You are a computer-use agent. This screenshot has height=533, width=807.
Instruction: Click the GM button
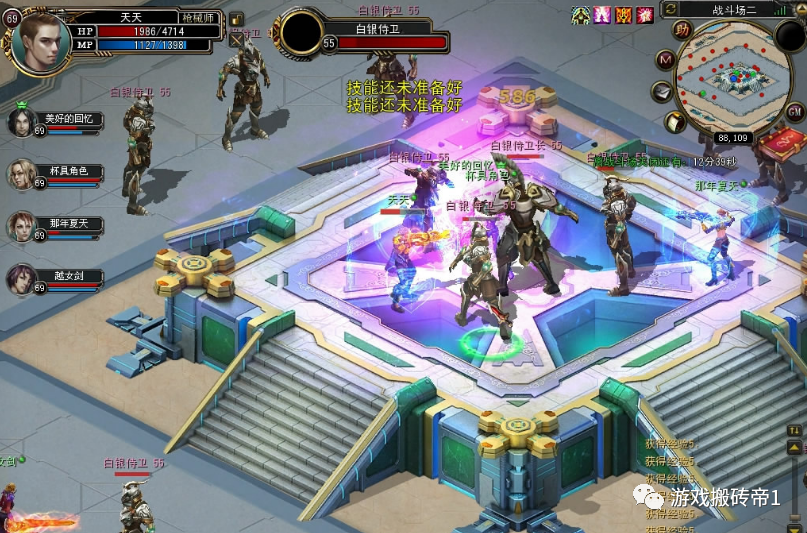point(795,111)
